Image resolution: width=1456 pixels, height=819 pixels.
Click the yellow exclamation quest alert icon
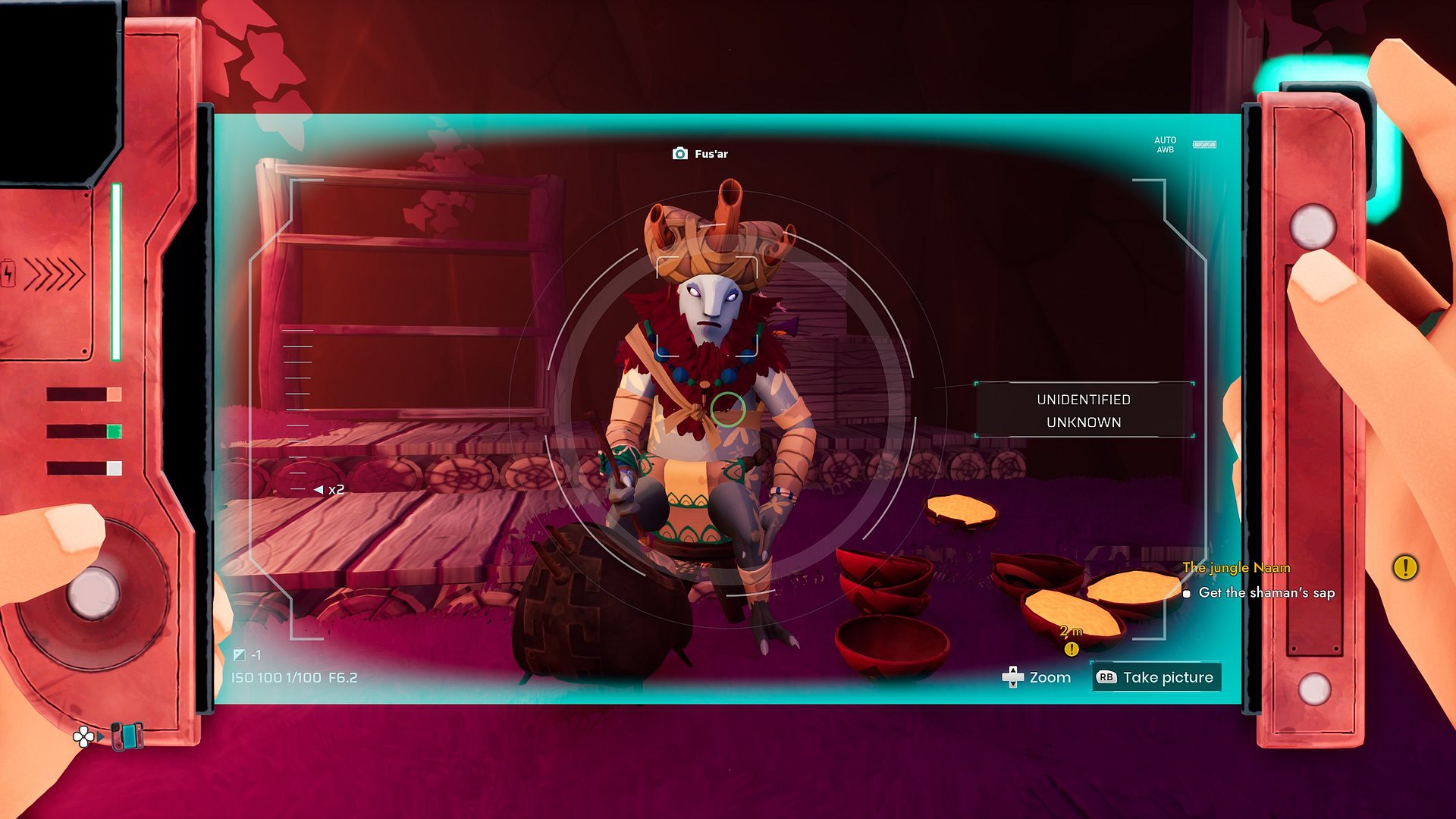pyautogui.click(x=1404, y=567)
